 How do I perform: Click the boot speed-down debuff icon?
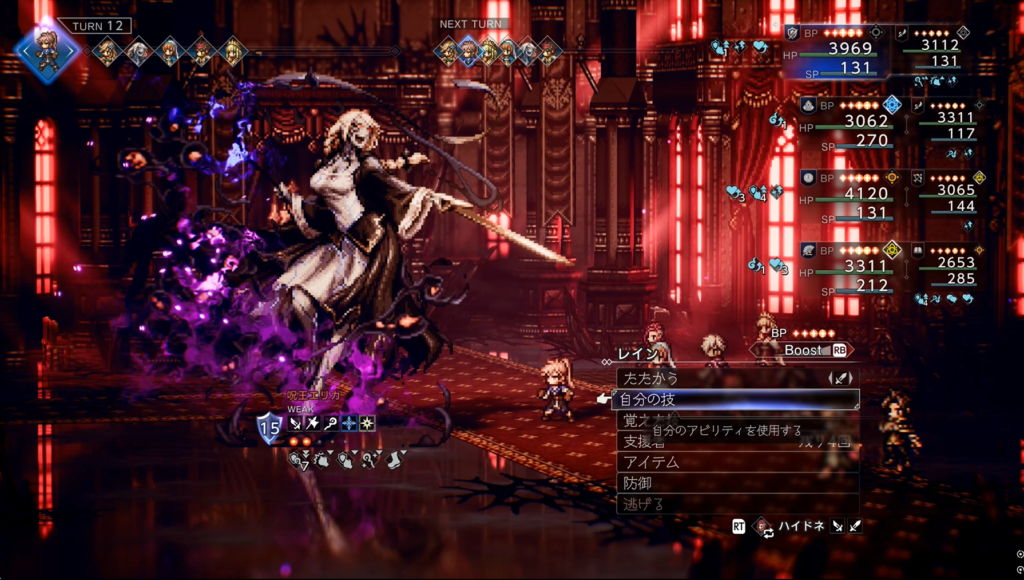click(x=395, y=460)
